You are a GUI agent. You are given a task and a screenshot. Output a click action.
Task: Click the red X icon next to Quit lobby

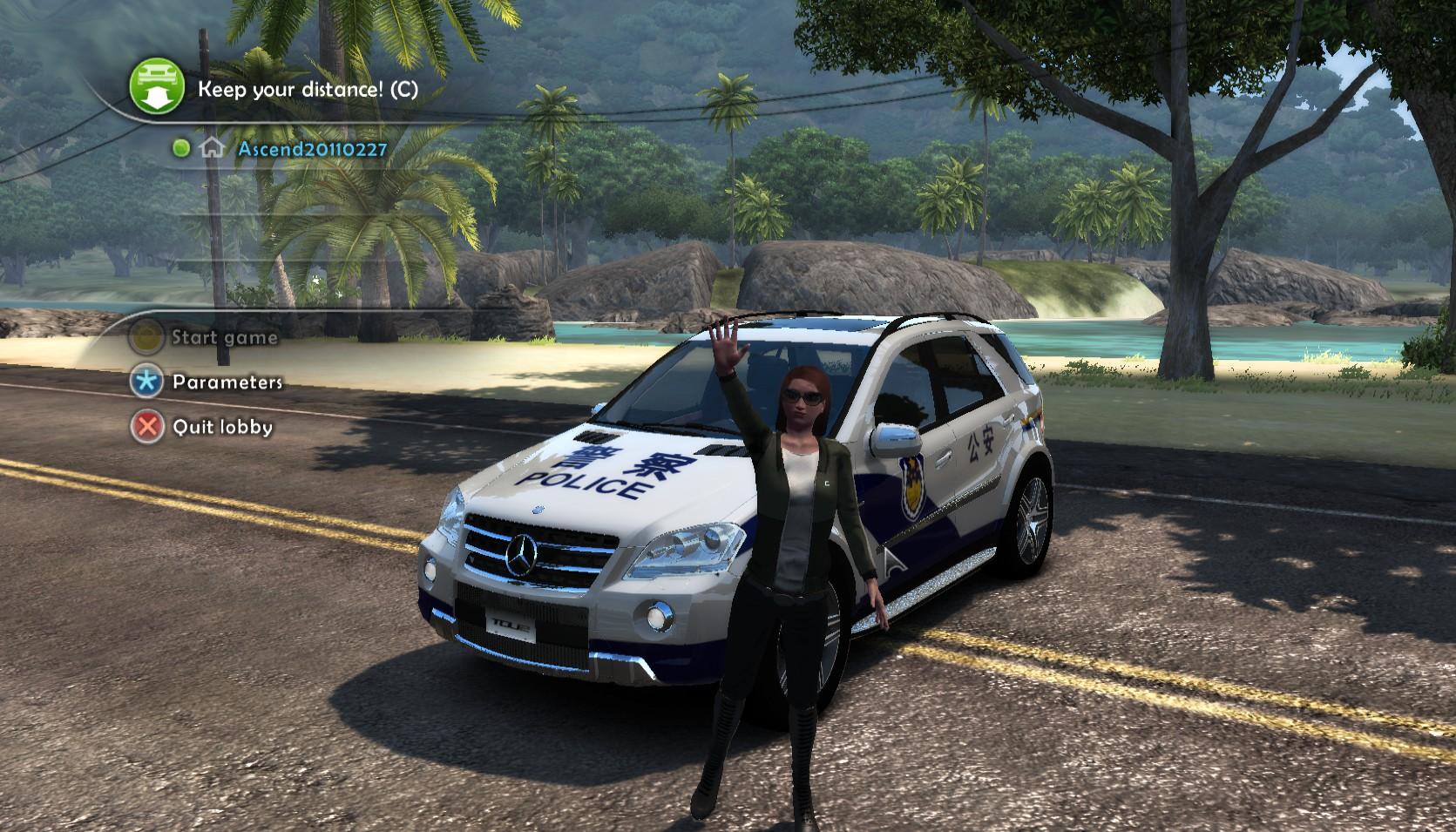click(146, 427)
